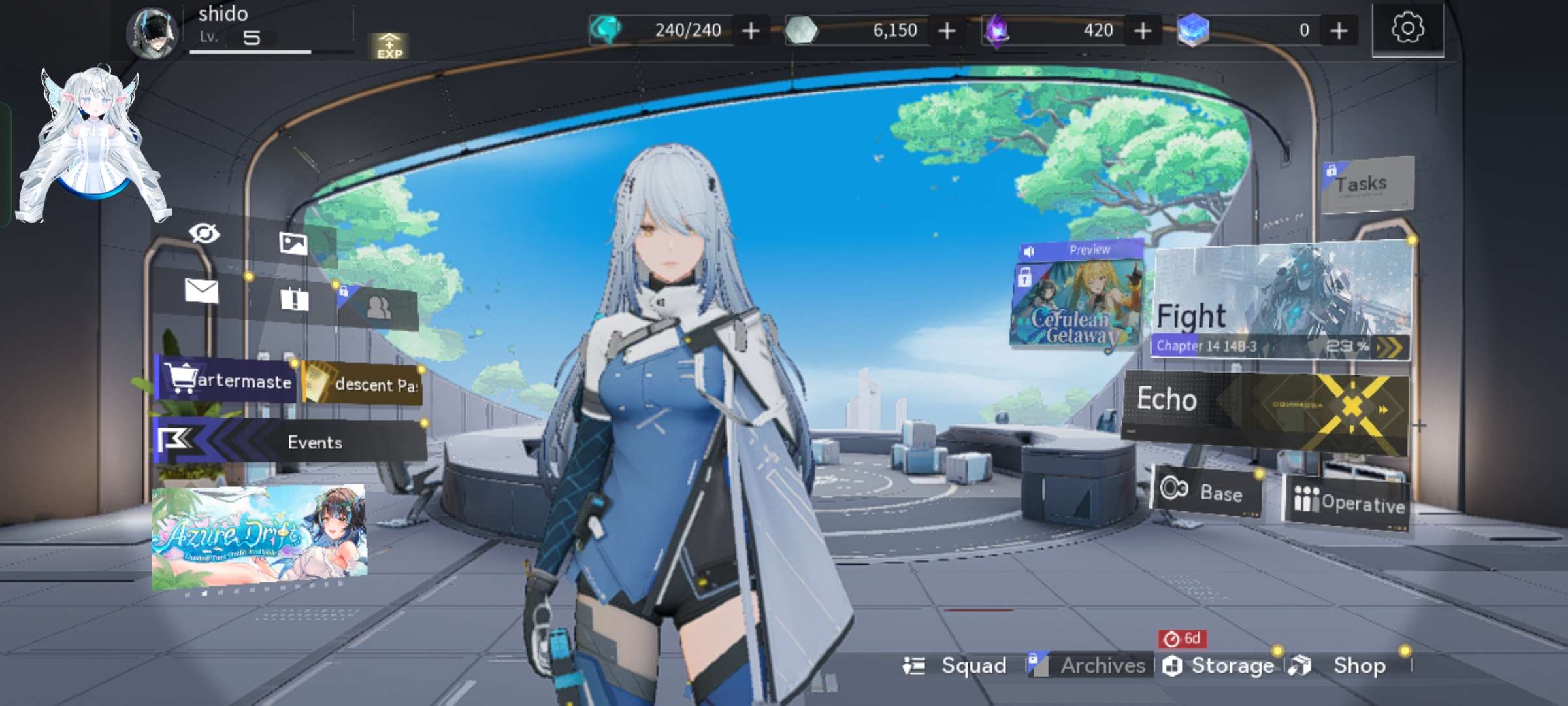The width and height of the screenshot is (1568, 706).
Task: Open the descent Pass button
Action: coord(363,384)
